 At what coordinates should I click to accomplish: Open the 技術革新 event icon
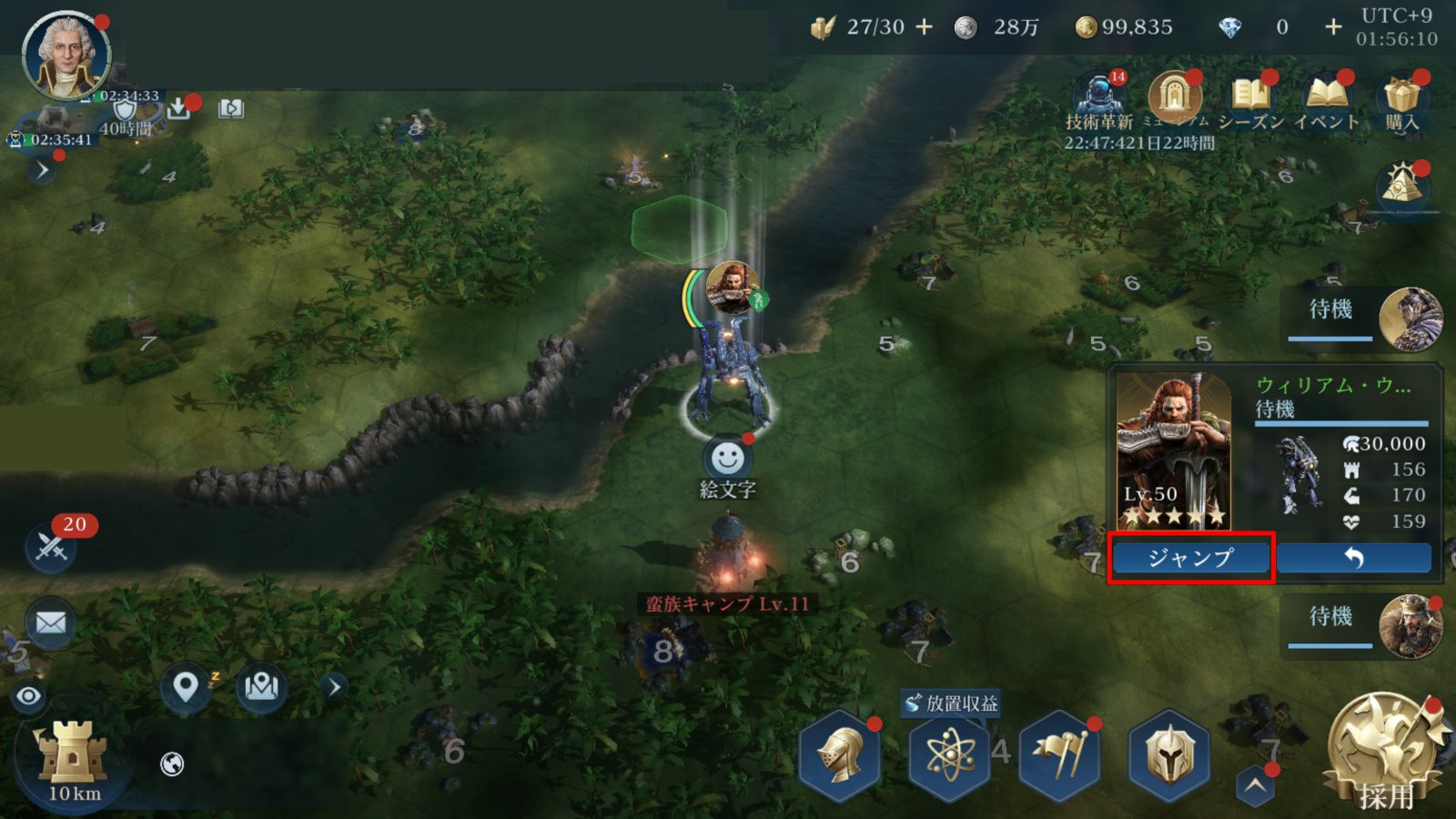click(x=1099, y=98)
